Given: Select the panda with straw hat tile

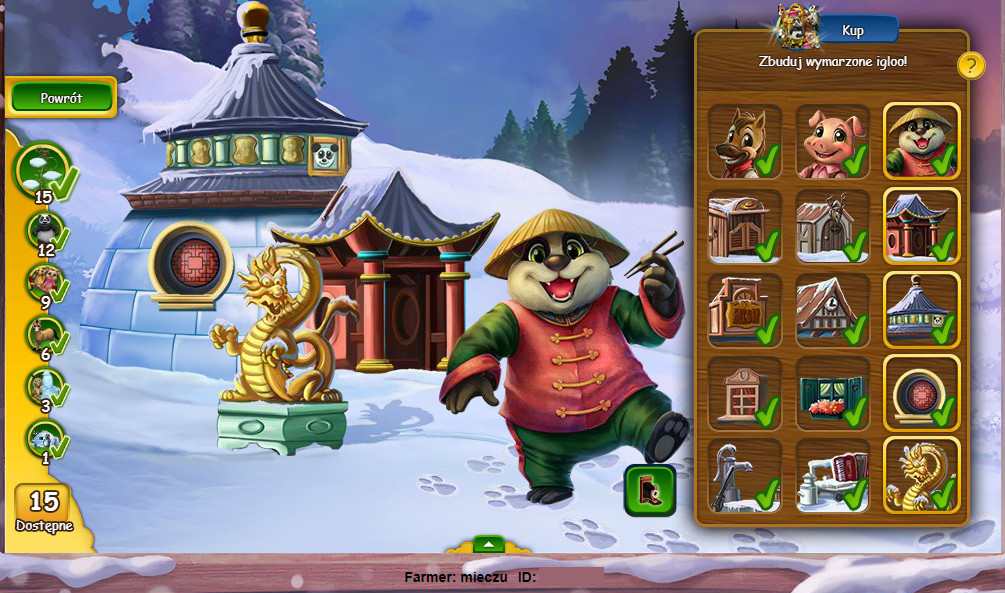Looking at the screenshot, I should [x=921, y=141].
